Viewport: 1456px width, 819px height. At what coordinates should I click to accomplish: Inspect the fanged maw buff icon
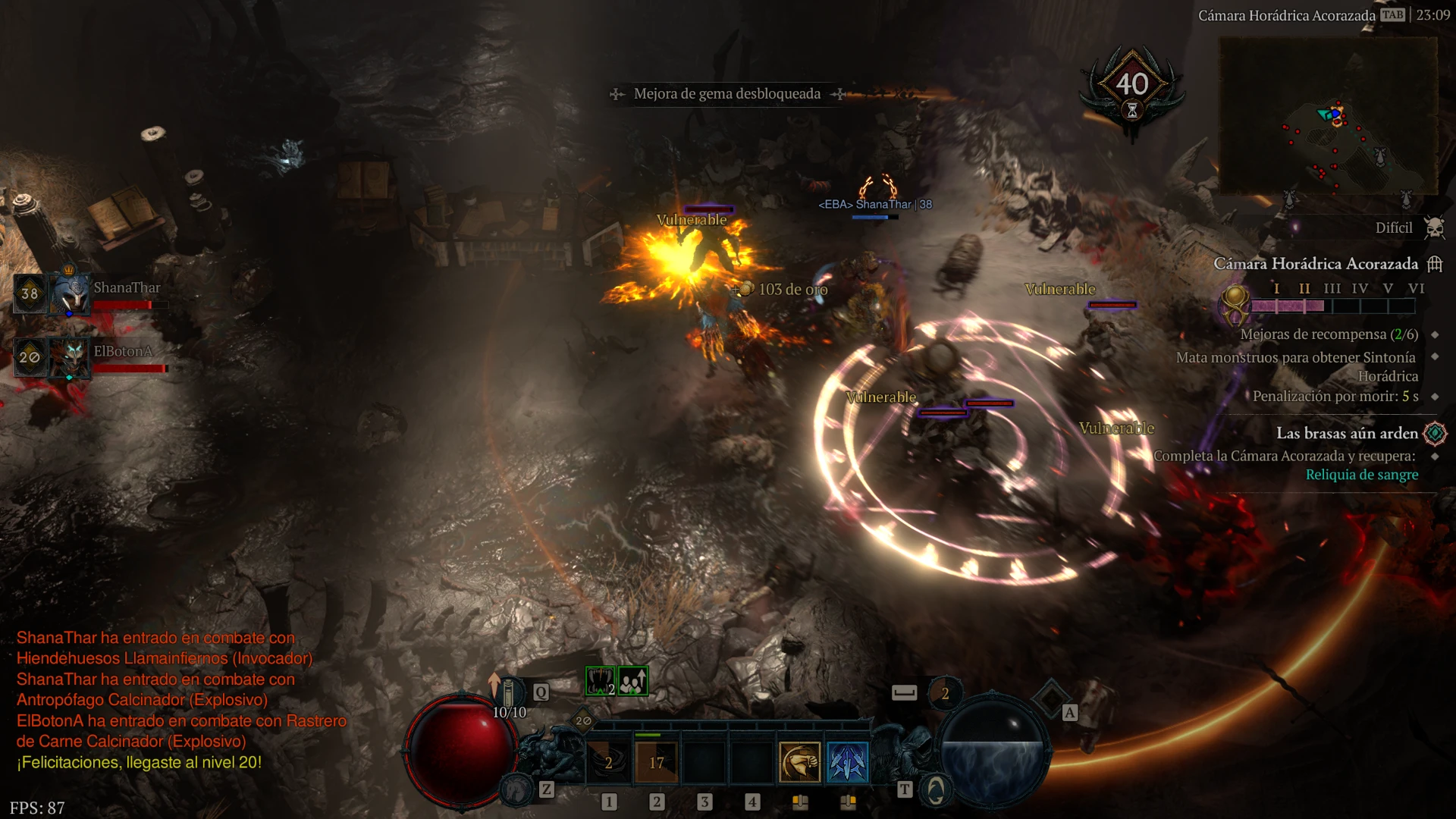[600, 681]
